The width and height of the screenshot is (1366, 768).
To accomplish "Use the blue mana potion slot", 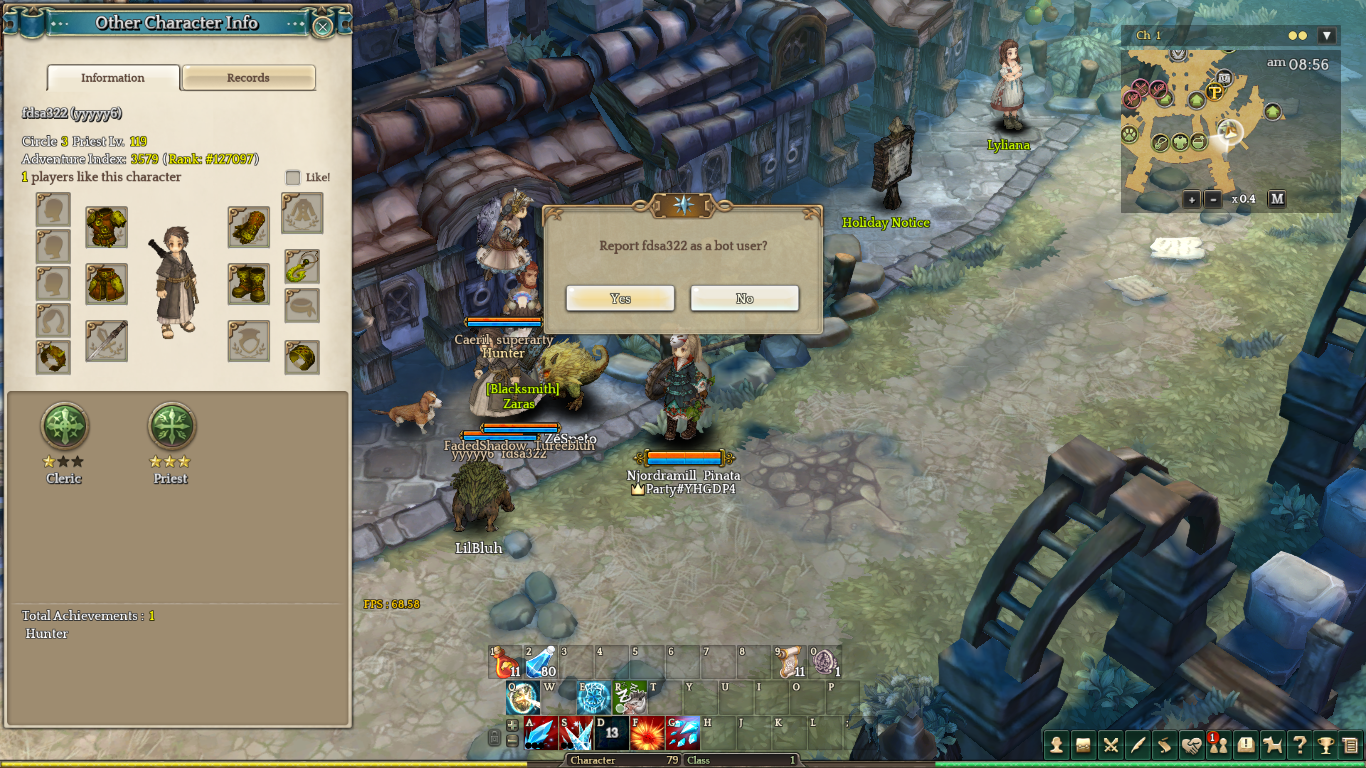I will click(541, 662).
